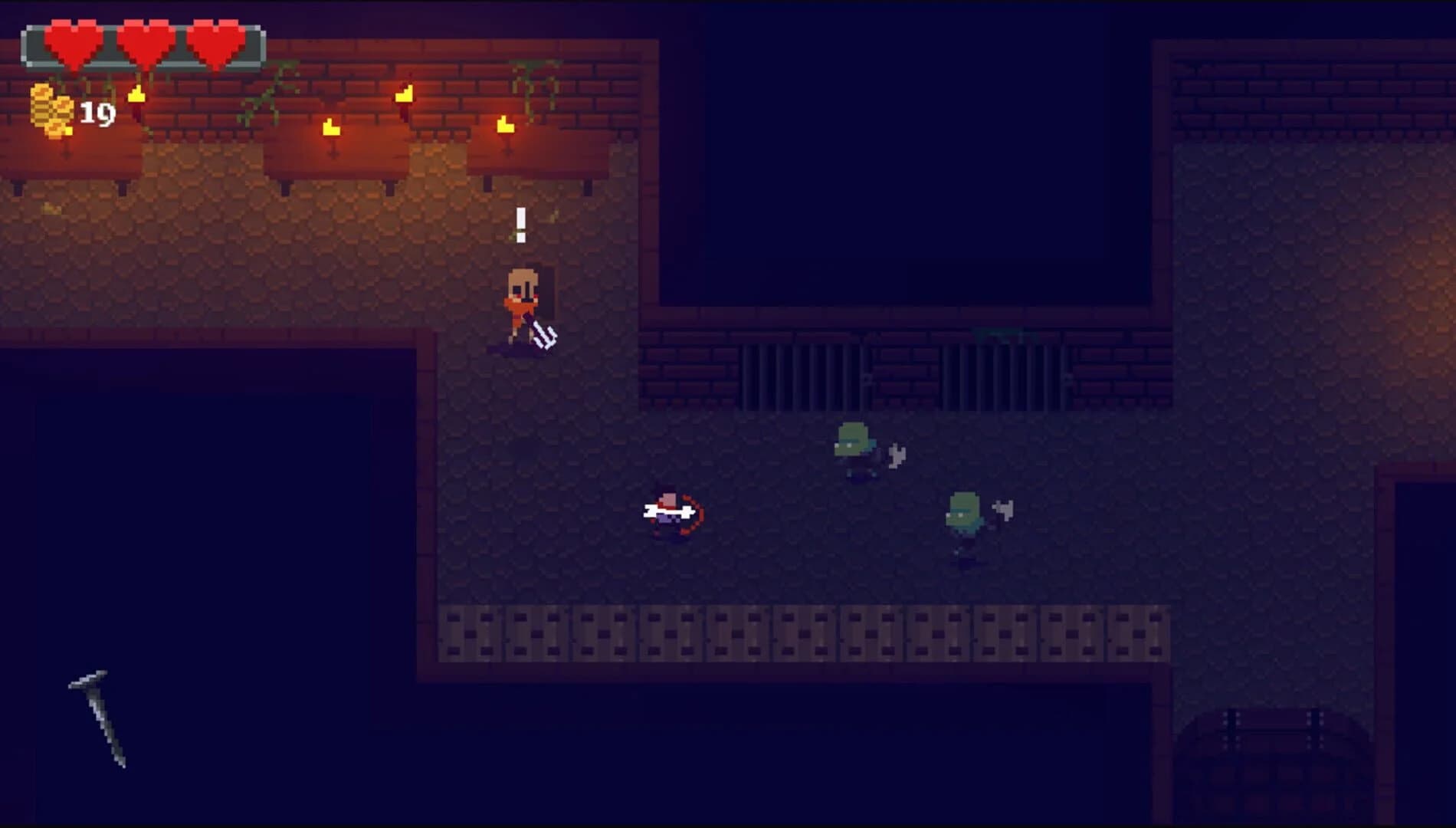Click the coin counter showing 19
The width and height of the screenshot is (1456, 828).
point(98,113)
